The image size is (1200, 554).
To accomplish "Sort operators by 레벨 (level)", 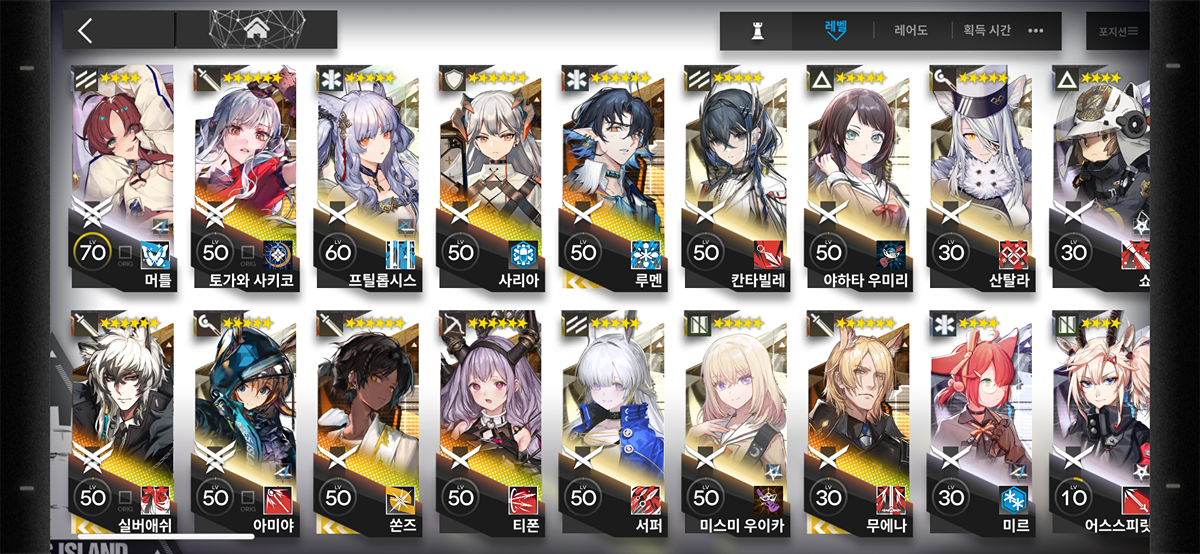I will pyautogui.click(x=833, y=30).
